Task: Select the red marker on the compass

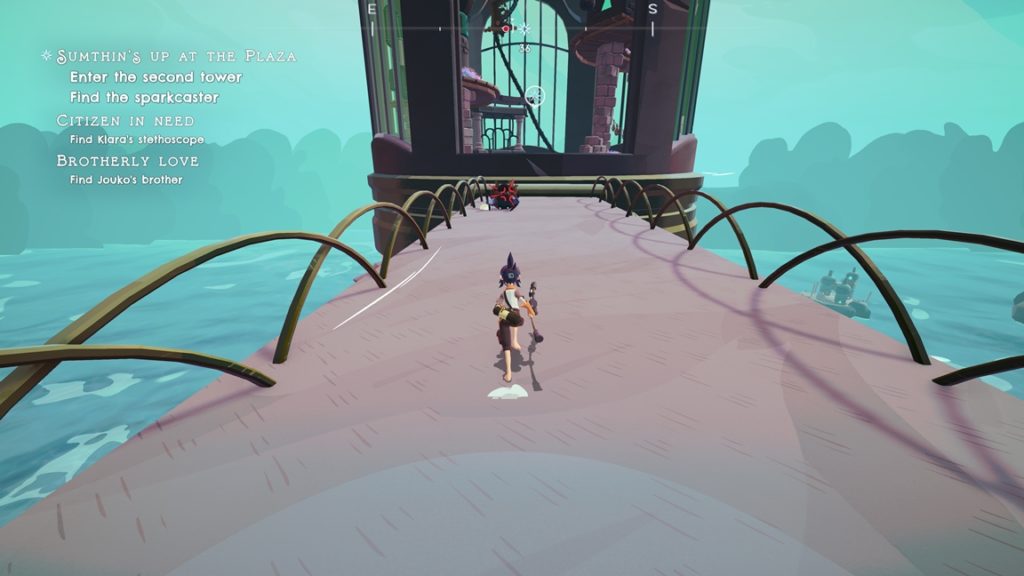Action: click(507, 29)
